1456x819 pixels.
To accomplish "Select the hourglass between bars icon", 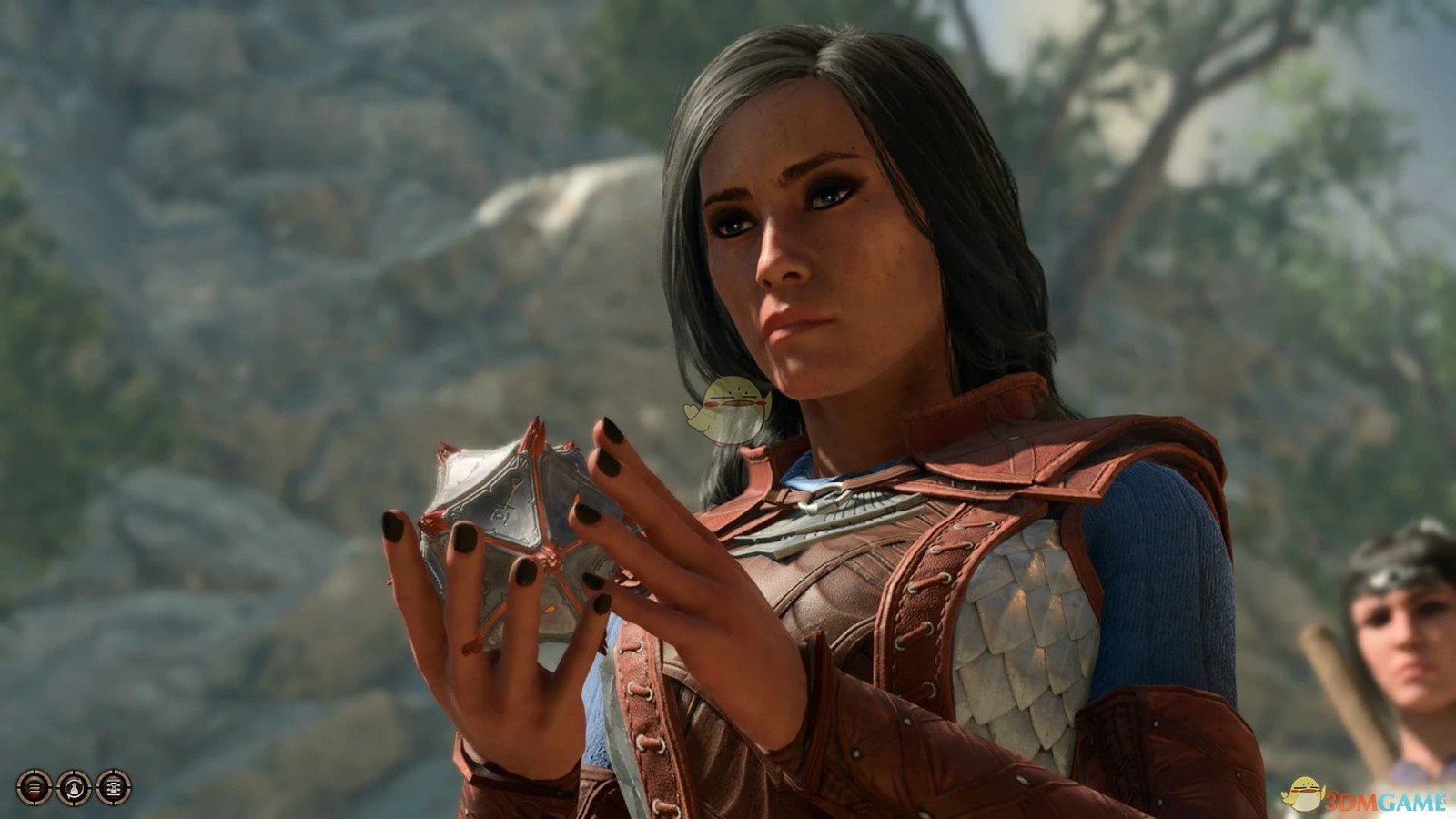I will tap(113, 787).
